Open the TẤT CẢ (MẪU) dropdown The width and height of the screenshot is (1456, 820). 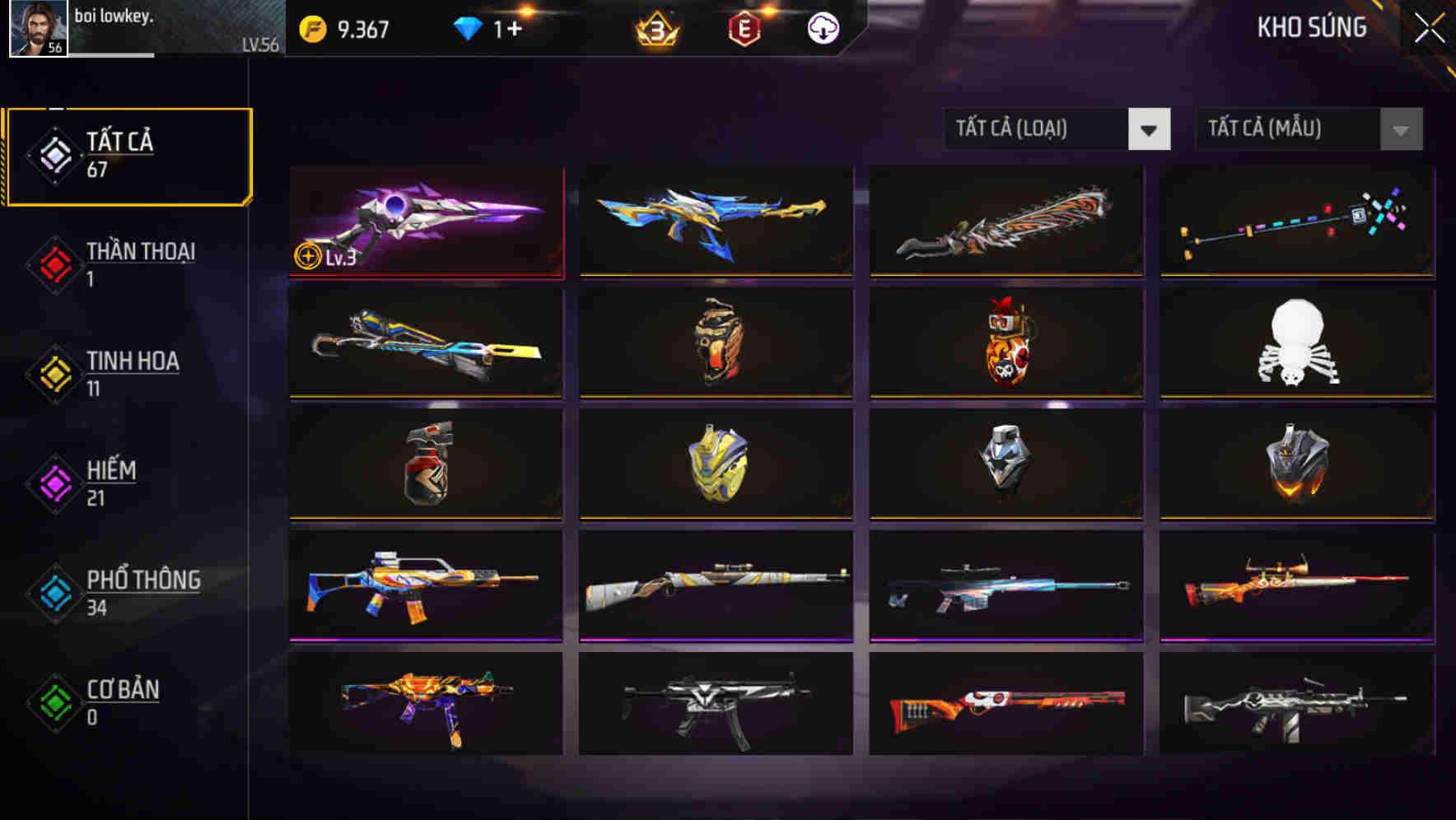[1283, 129]
